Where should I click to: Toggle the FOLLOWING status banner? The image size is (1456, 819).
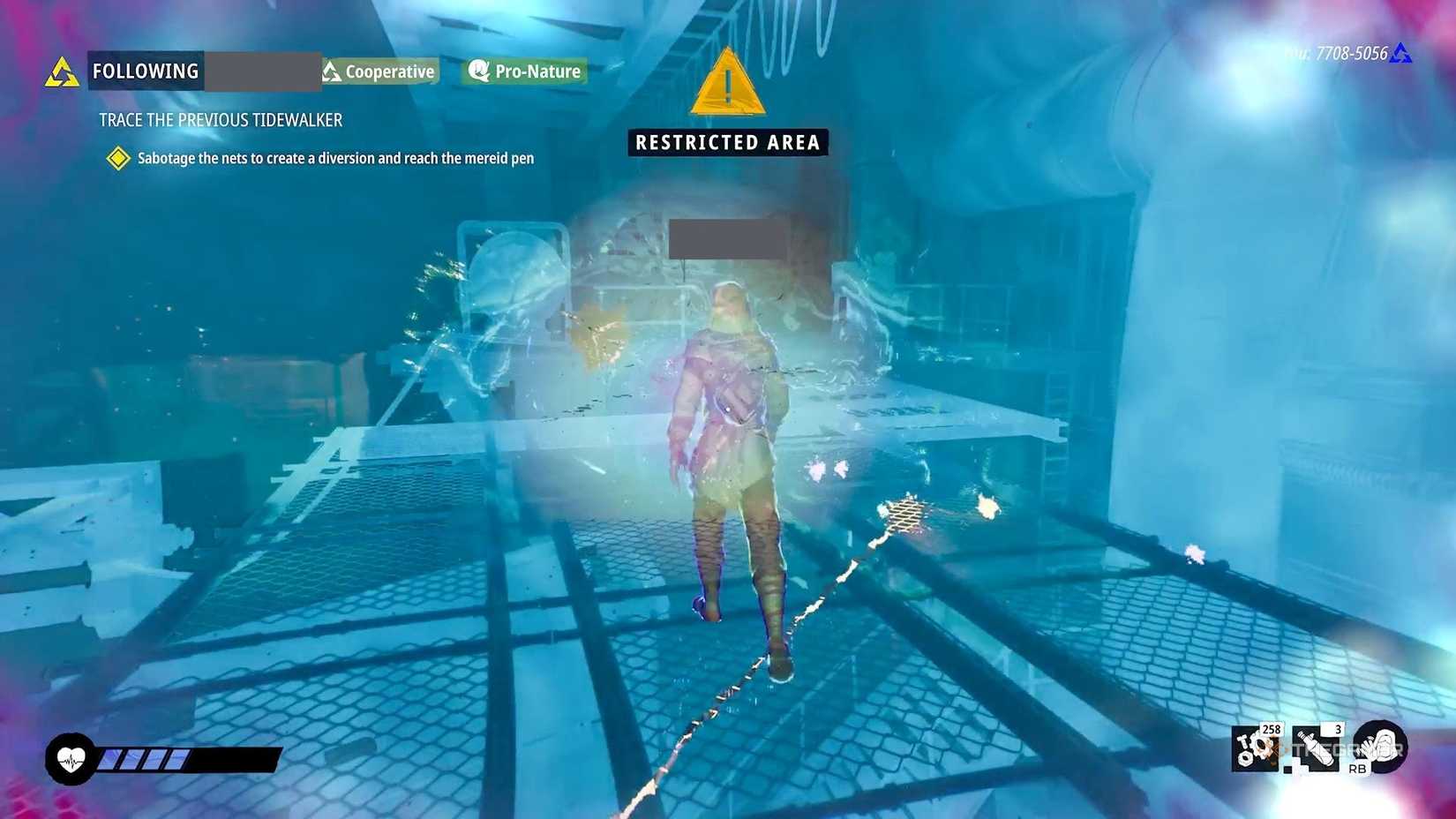145,71
